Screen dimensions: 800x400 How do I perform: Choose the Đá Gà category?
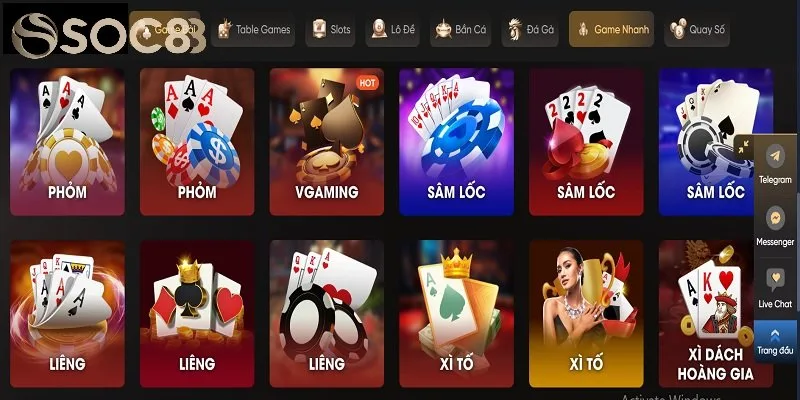tap(530, 30)
